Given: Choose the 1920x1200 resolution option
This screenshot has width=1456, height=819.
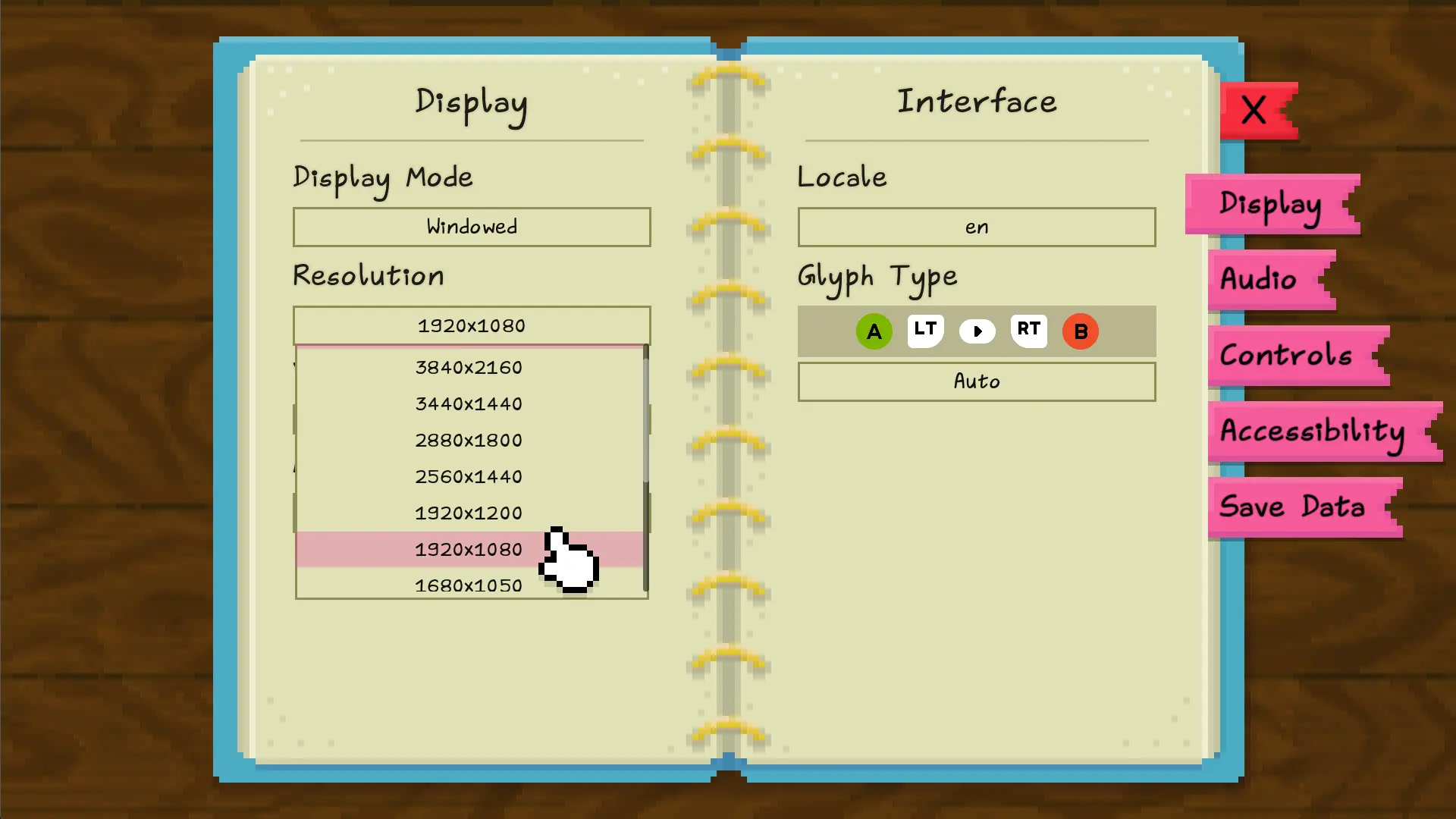Looking at the screenshot, I should [x=469, y=513].
